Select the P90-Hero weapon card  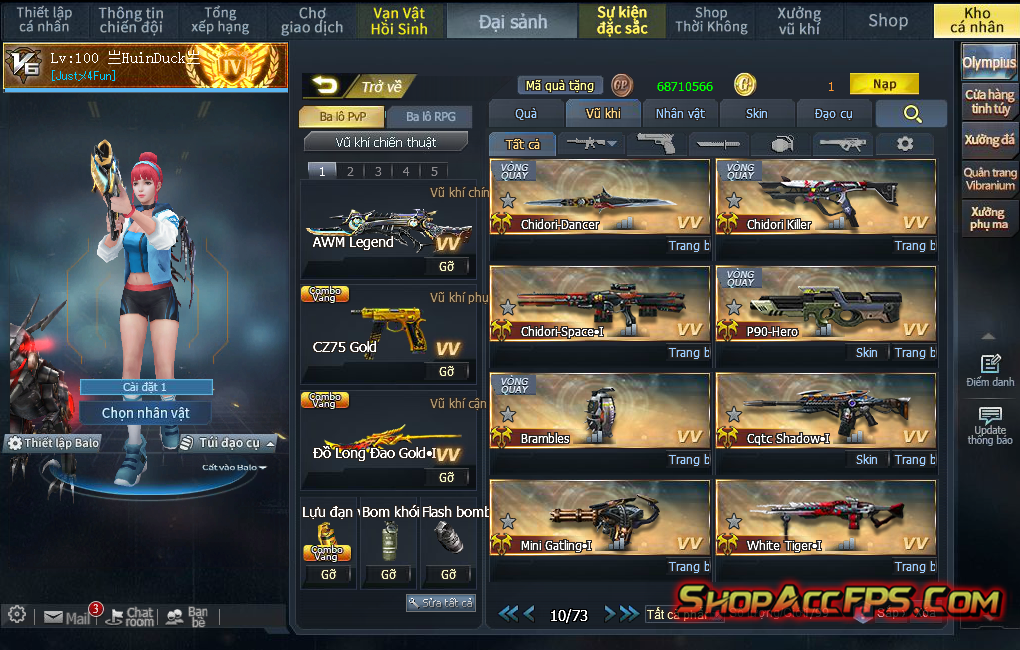pyautogui.click(x=826, y=304)
